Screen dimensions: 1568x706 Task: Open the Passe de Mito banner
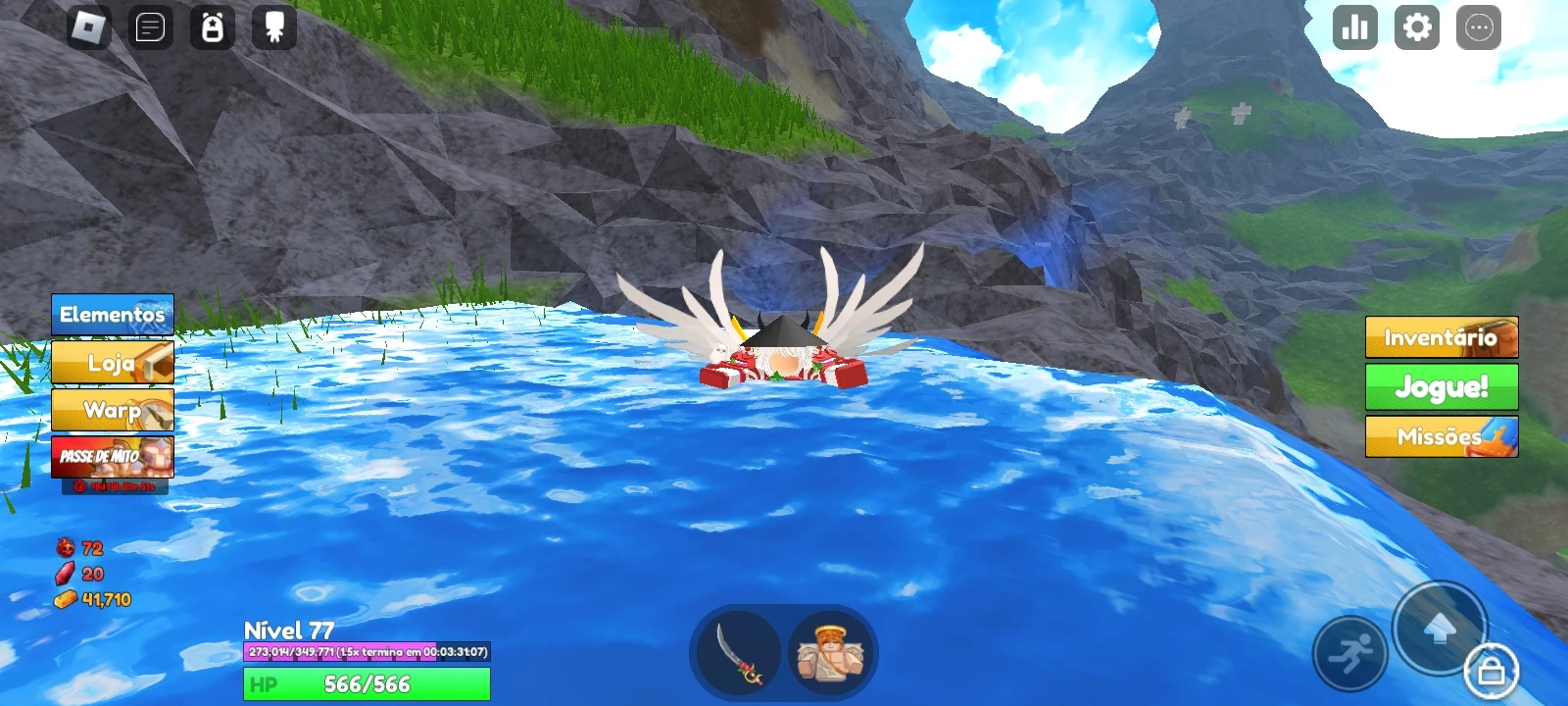tap(111, 459)
